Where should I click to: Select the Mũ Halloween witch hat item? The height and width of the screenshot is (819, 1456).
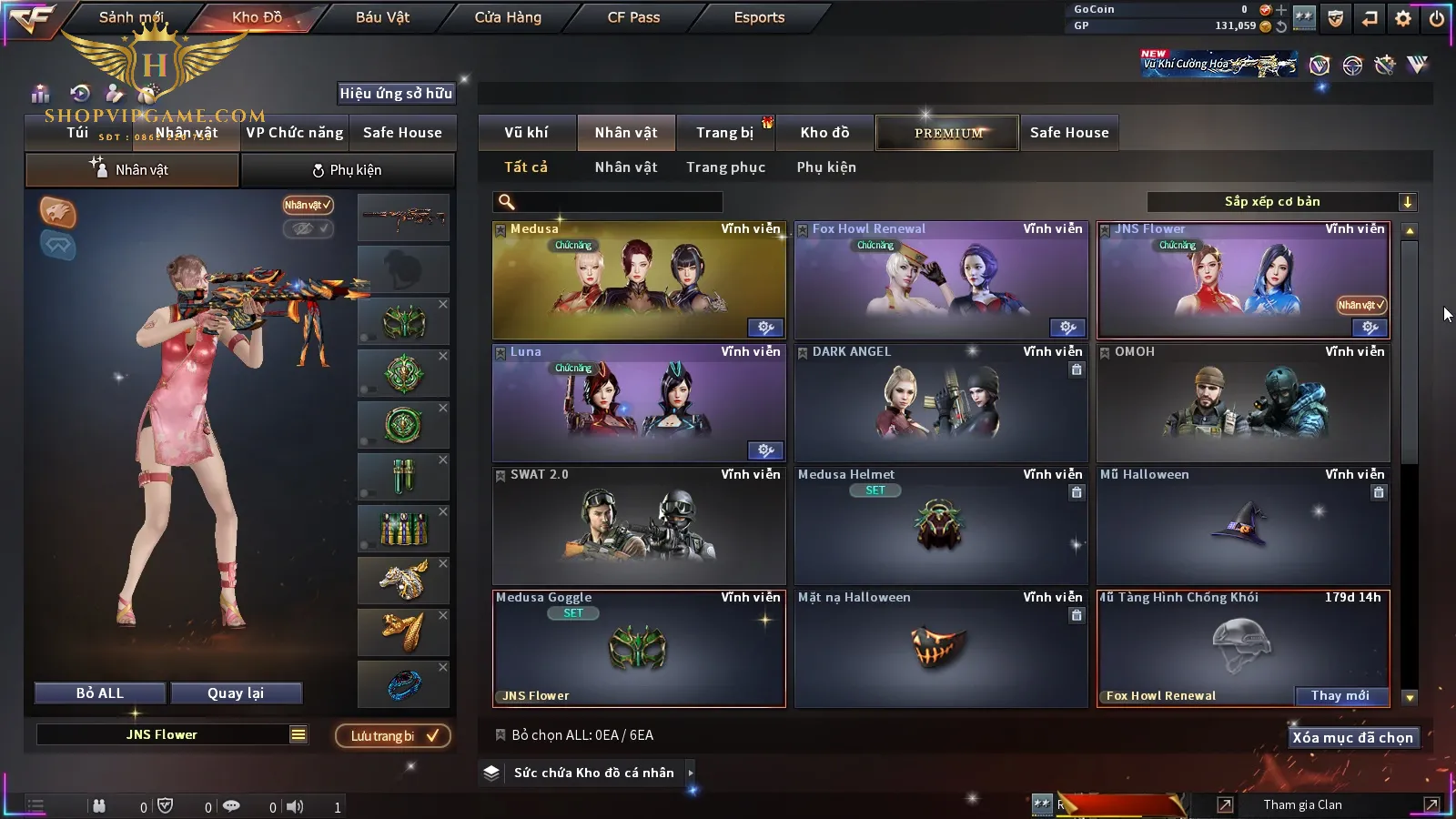tap(1243, 526)
